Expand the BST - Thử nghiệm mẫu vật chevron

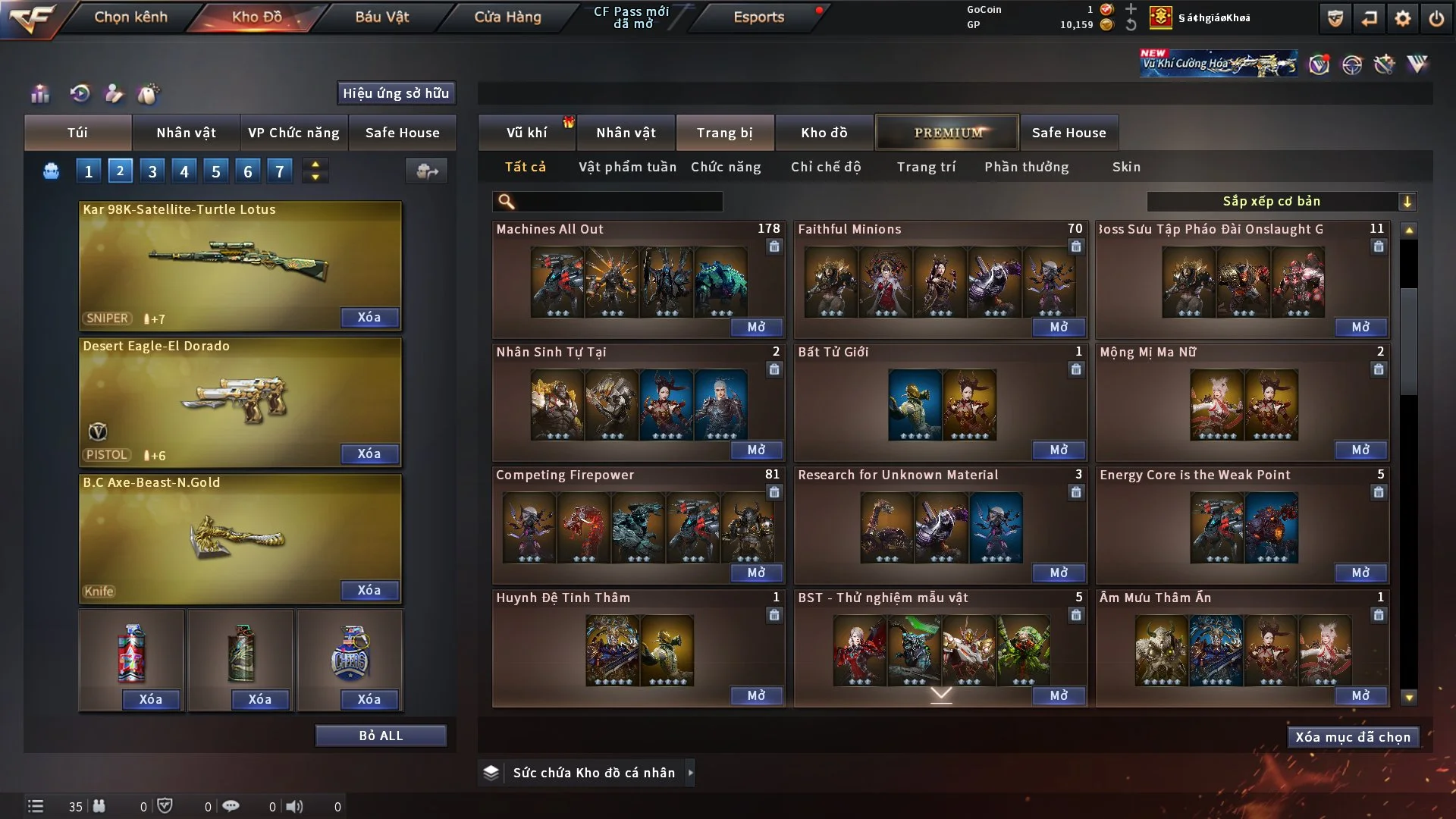(942, 694)
